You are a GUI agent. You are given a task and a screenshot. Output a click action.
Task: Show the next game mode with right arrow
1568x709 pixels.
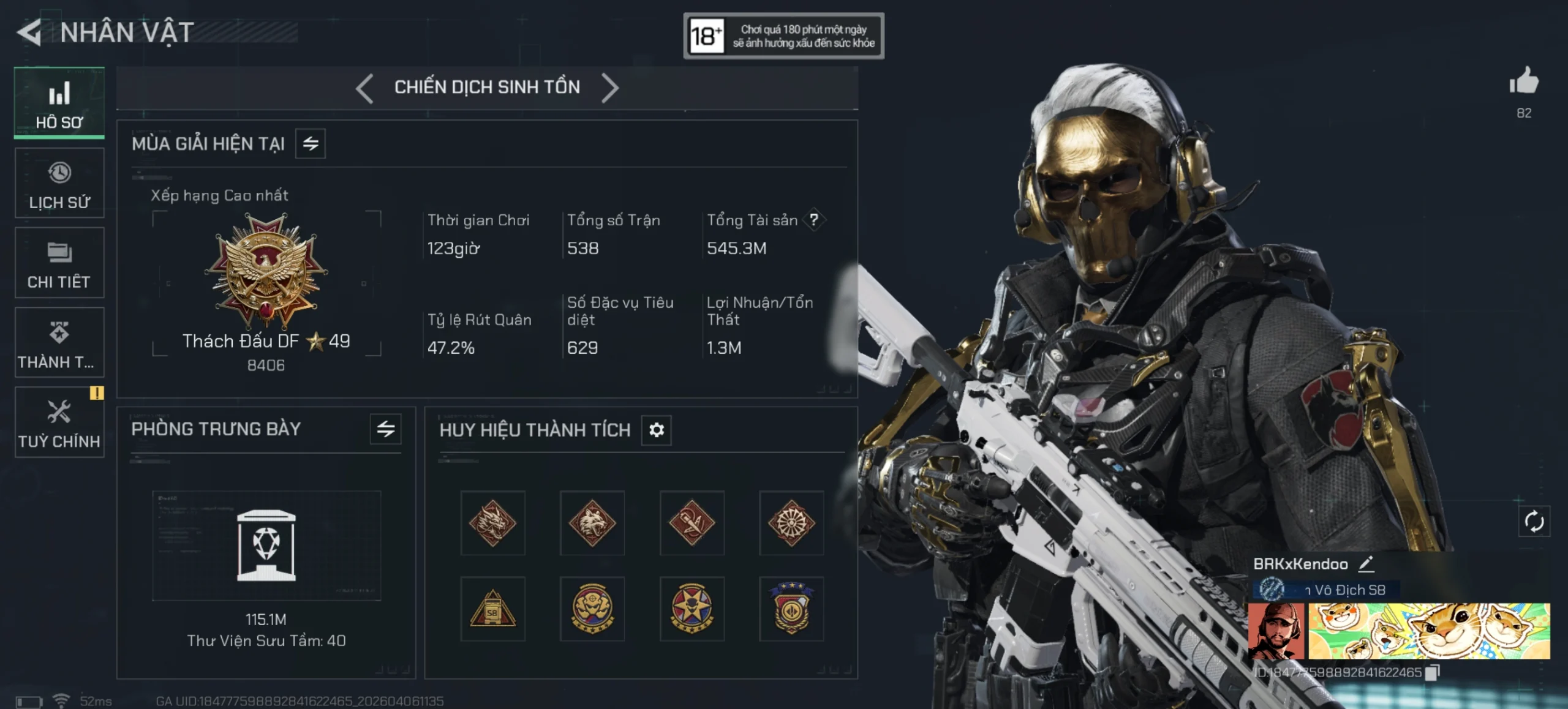[x=610, y=88]
